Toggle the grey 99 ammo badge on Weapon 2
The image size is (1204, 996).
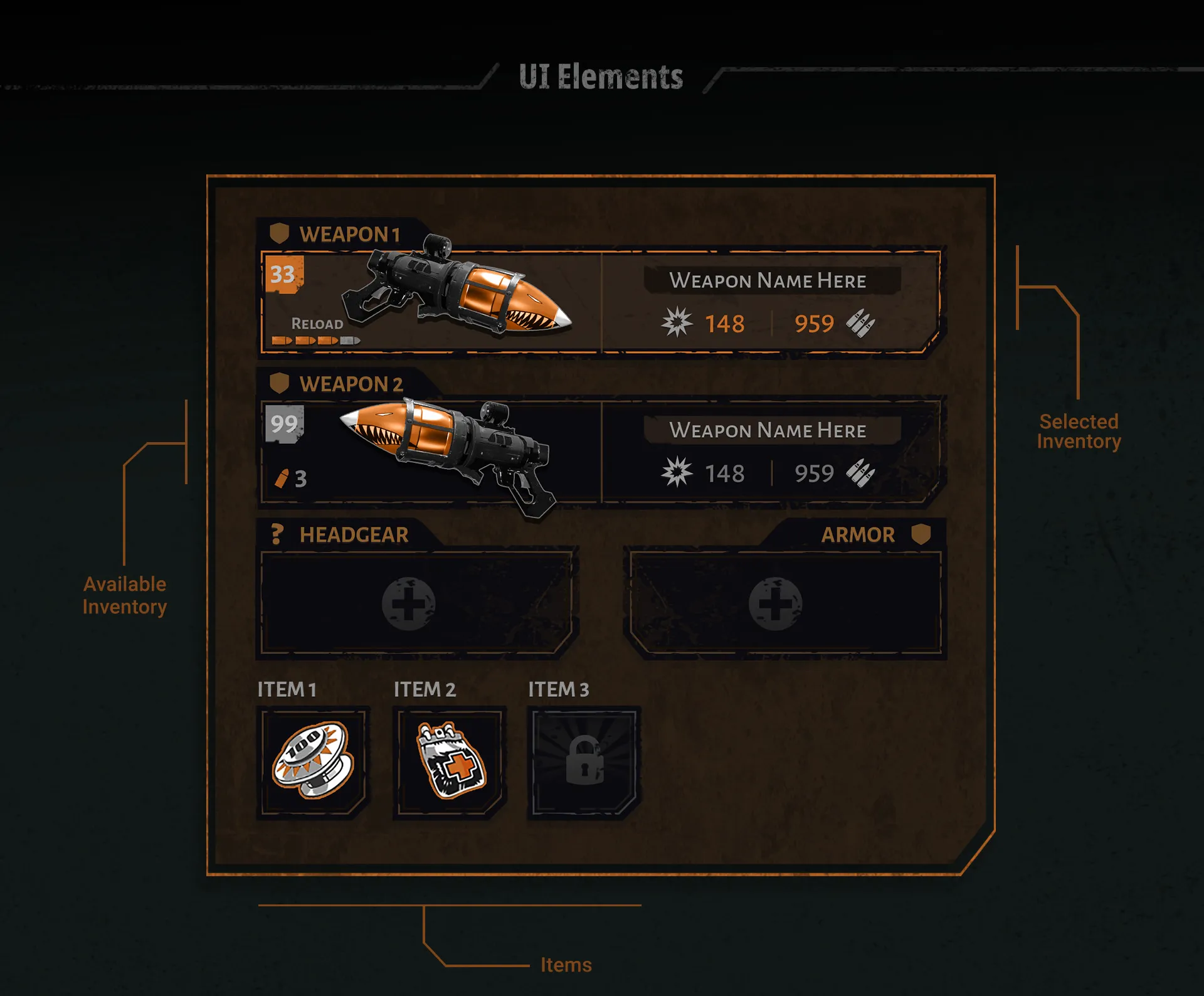283,424
